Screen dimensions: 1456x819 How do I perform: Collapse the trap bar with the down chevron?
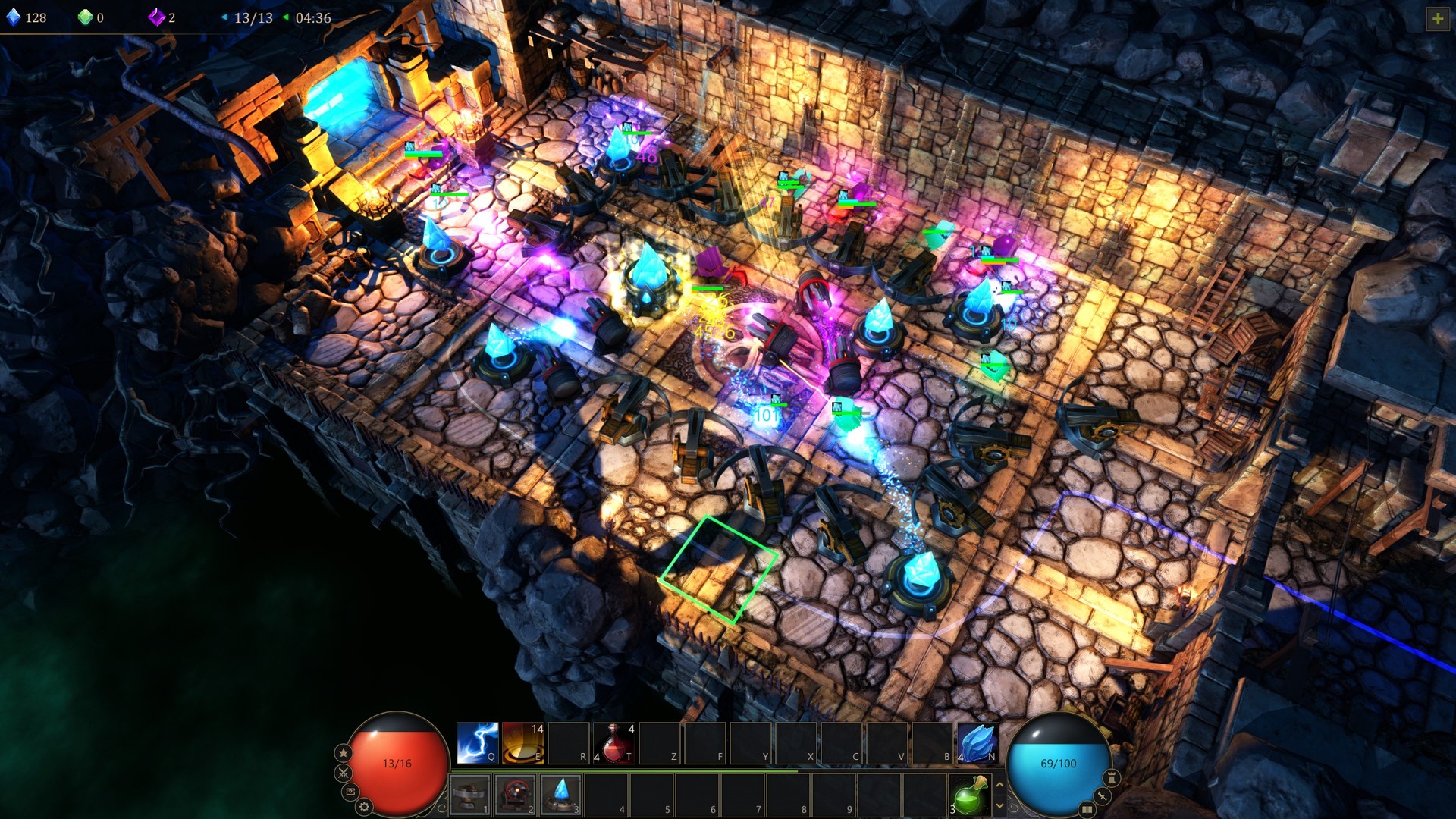coord(1001,804)
